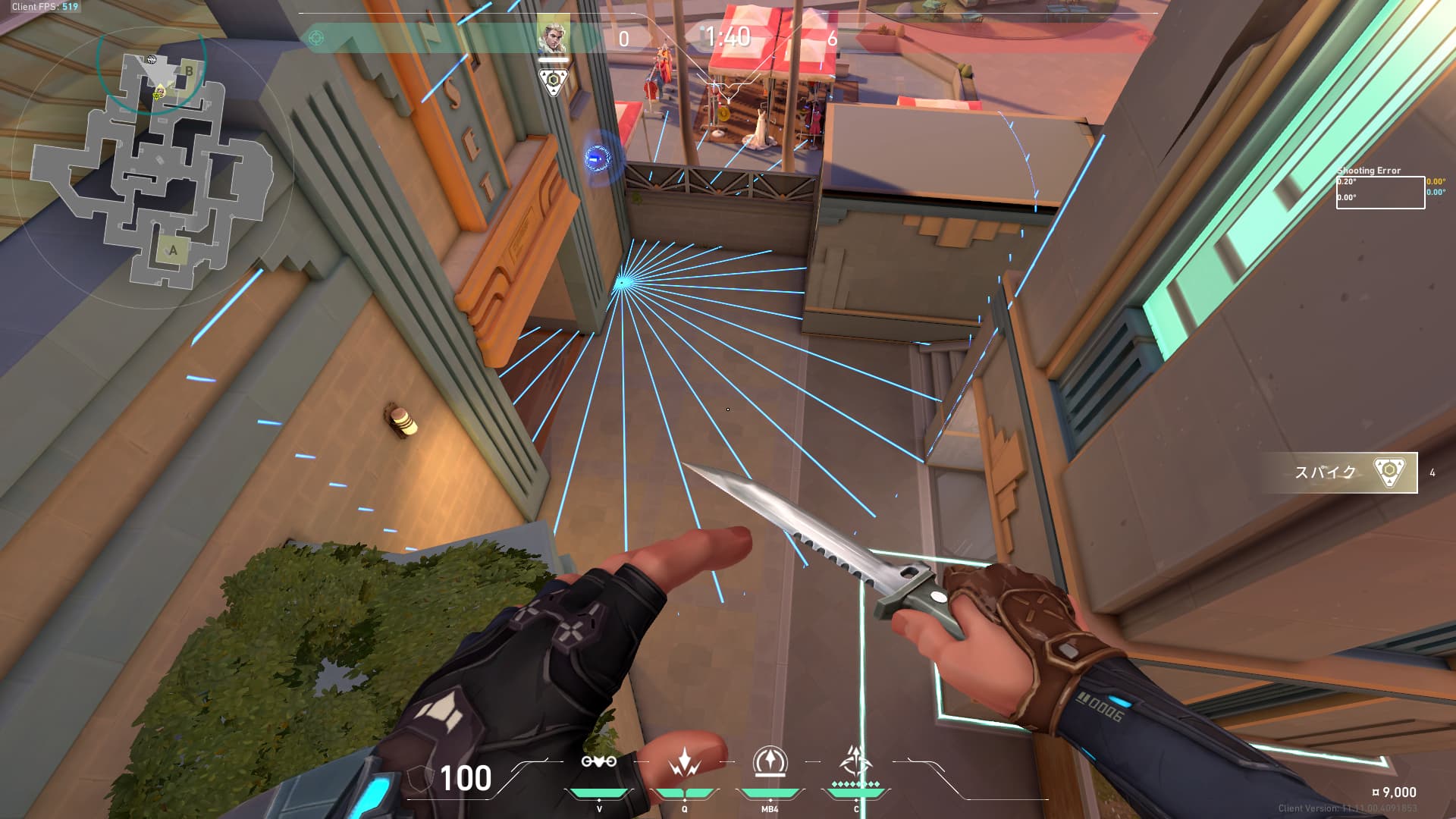Click the minimap
Screen dimensions: 1456x819
coord(152,167)
